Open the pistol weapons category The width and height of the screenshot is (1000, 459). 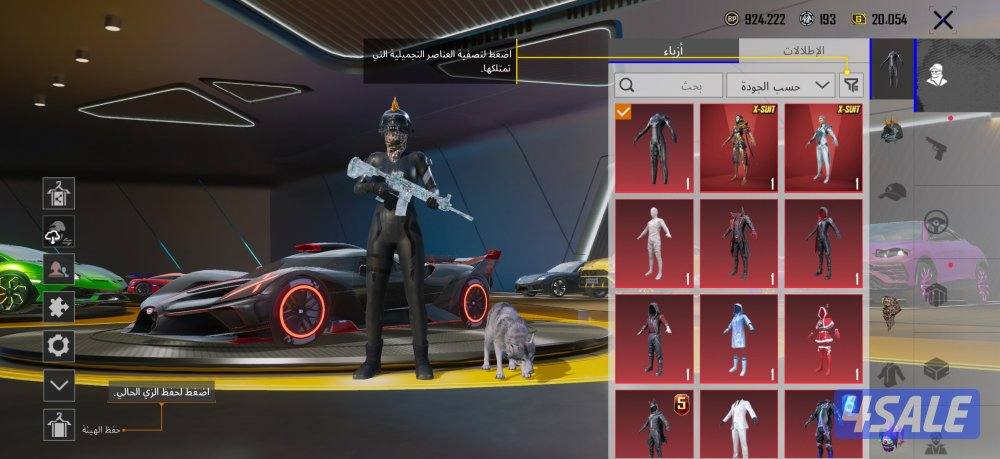[936, 148]
